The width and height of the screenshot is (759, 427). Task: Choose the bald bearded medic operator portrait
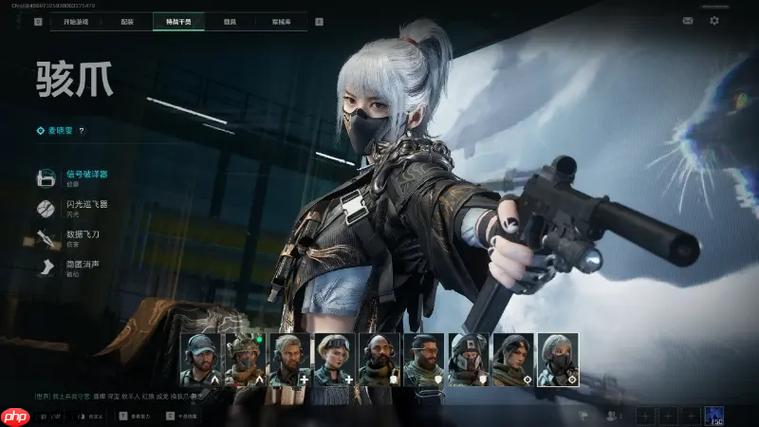(379, 360)
